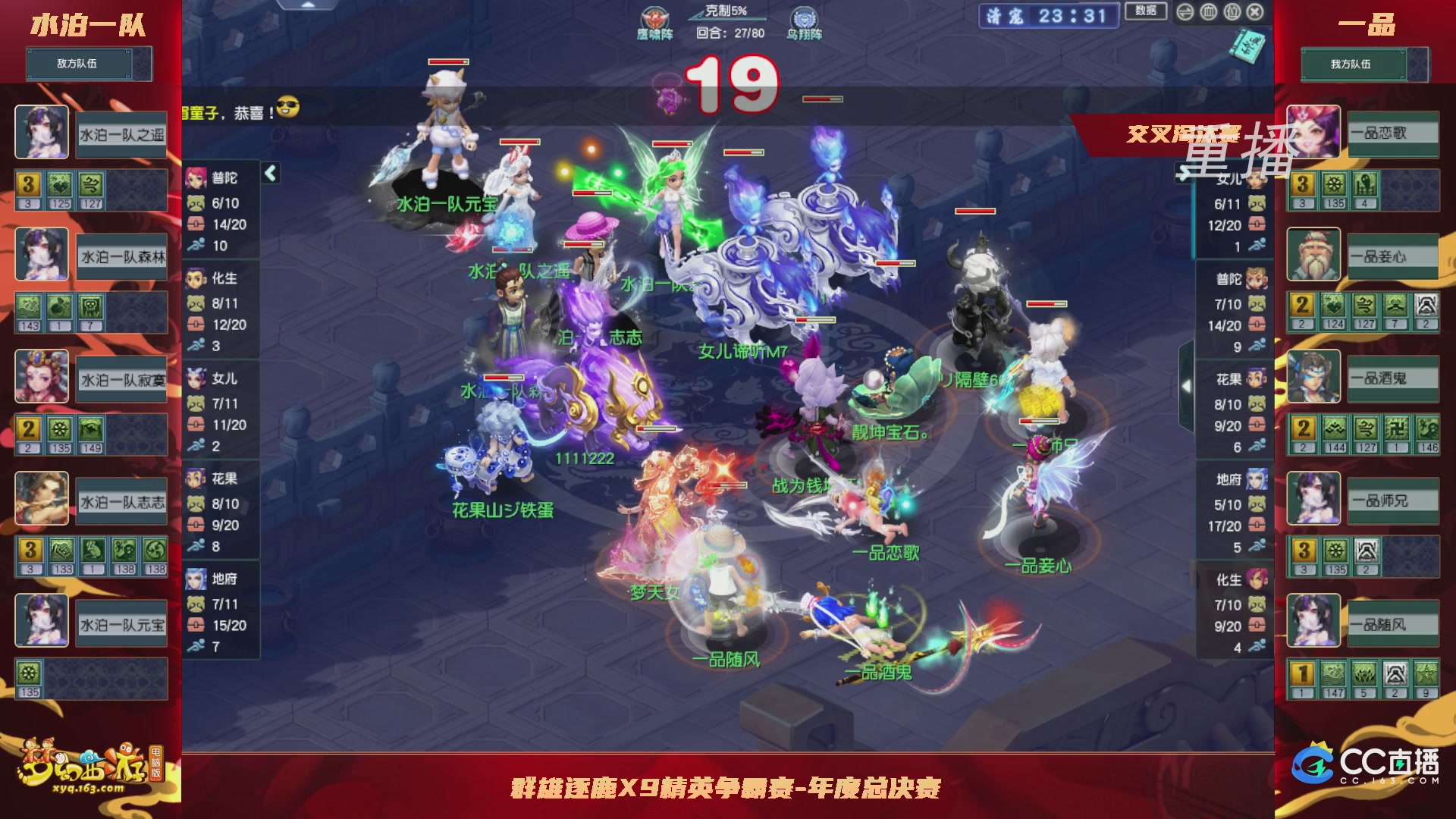
Task: Click the capture count icon beside 普陀
Action: [x=196, y=203]
